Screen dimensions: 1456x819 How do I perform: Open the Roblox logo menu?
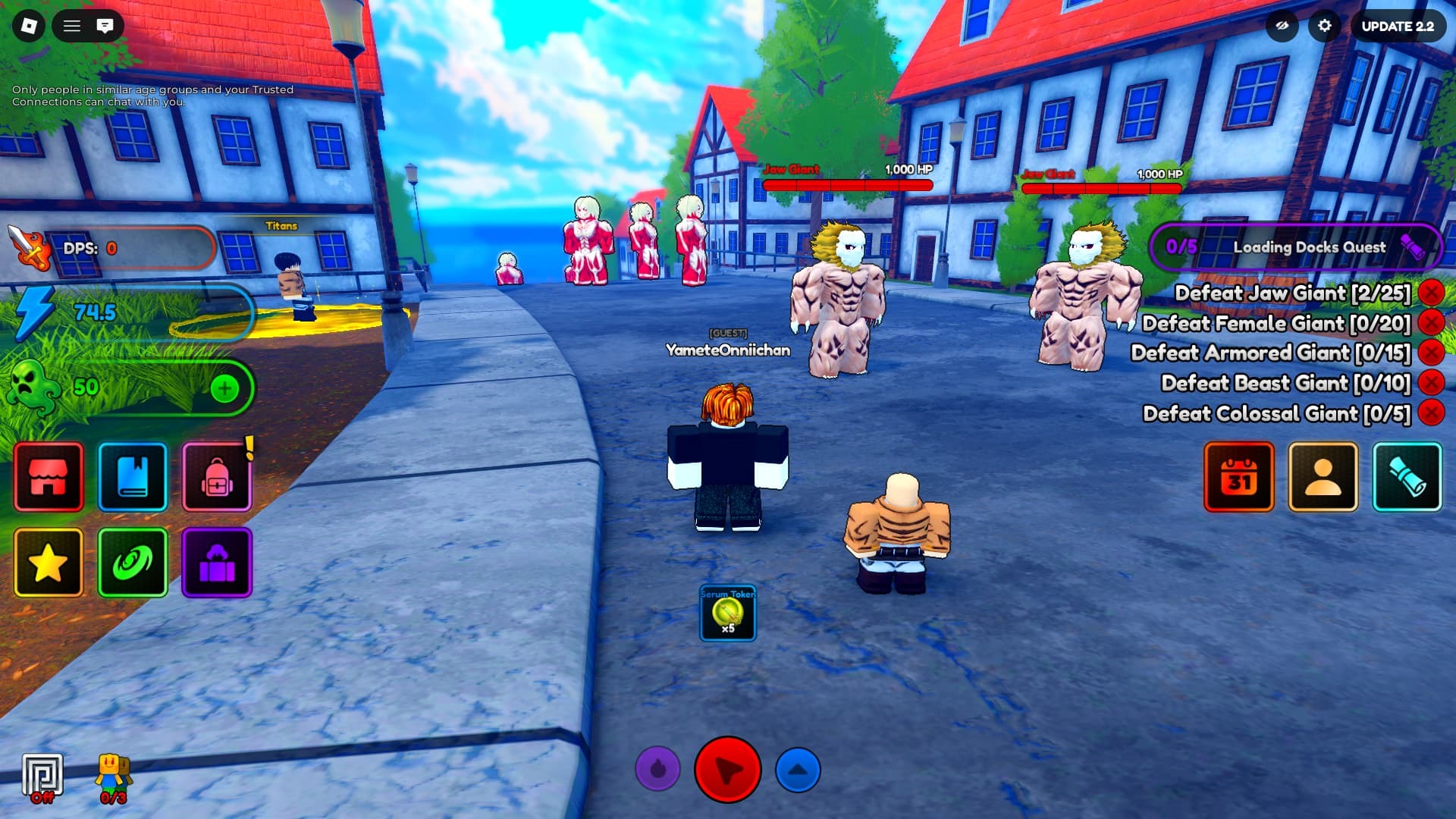pos(29,27)
